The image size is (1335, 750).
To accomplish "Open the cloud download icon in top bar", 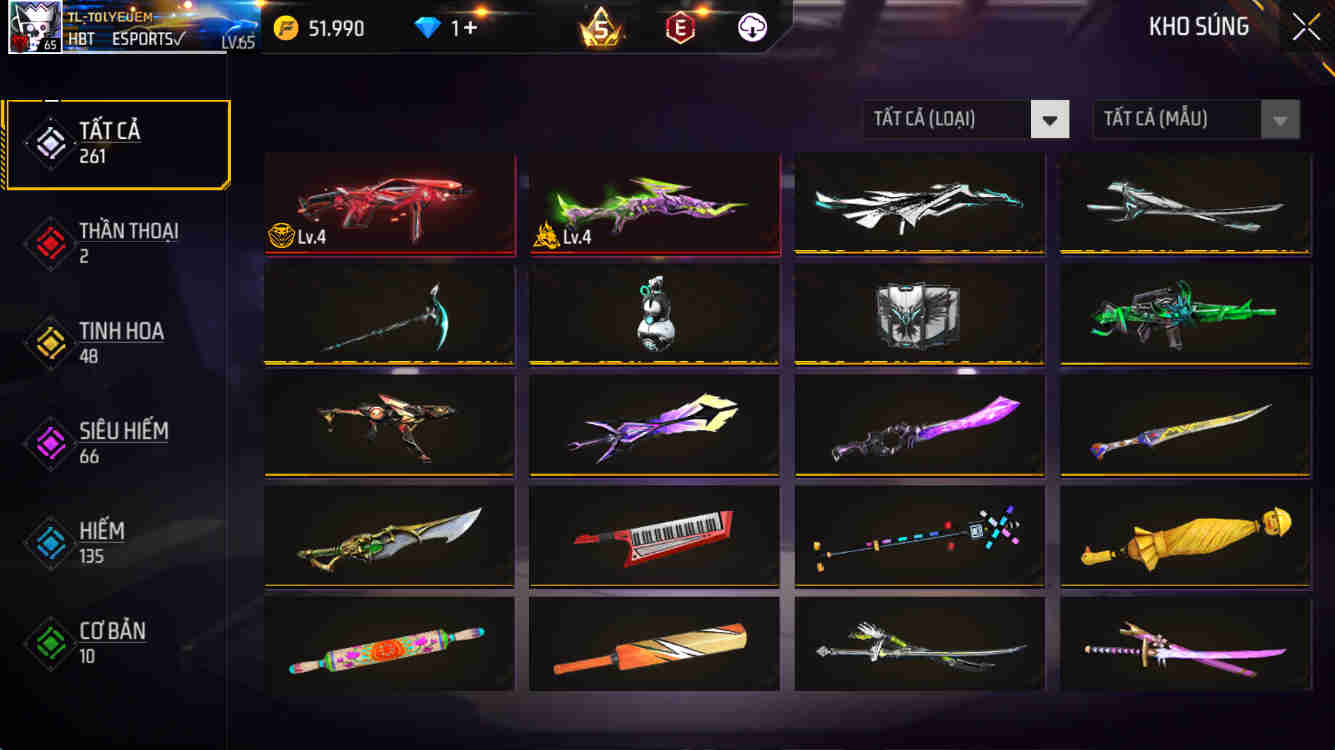I will pyautogui.click(x=751, y=27).
